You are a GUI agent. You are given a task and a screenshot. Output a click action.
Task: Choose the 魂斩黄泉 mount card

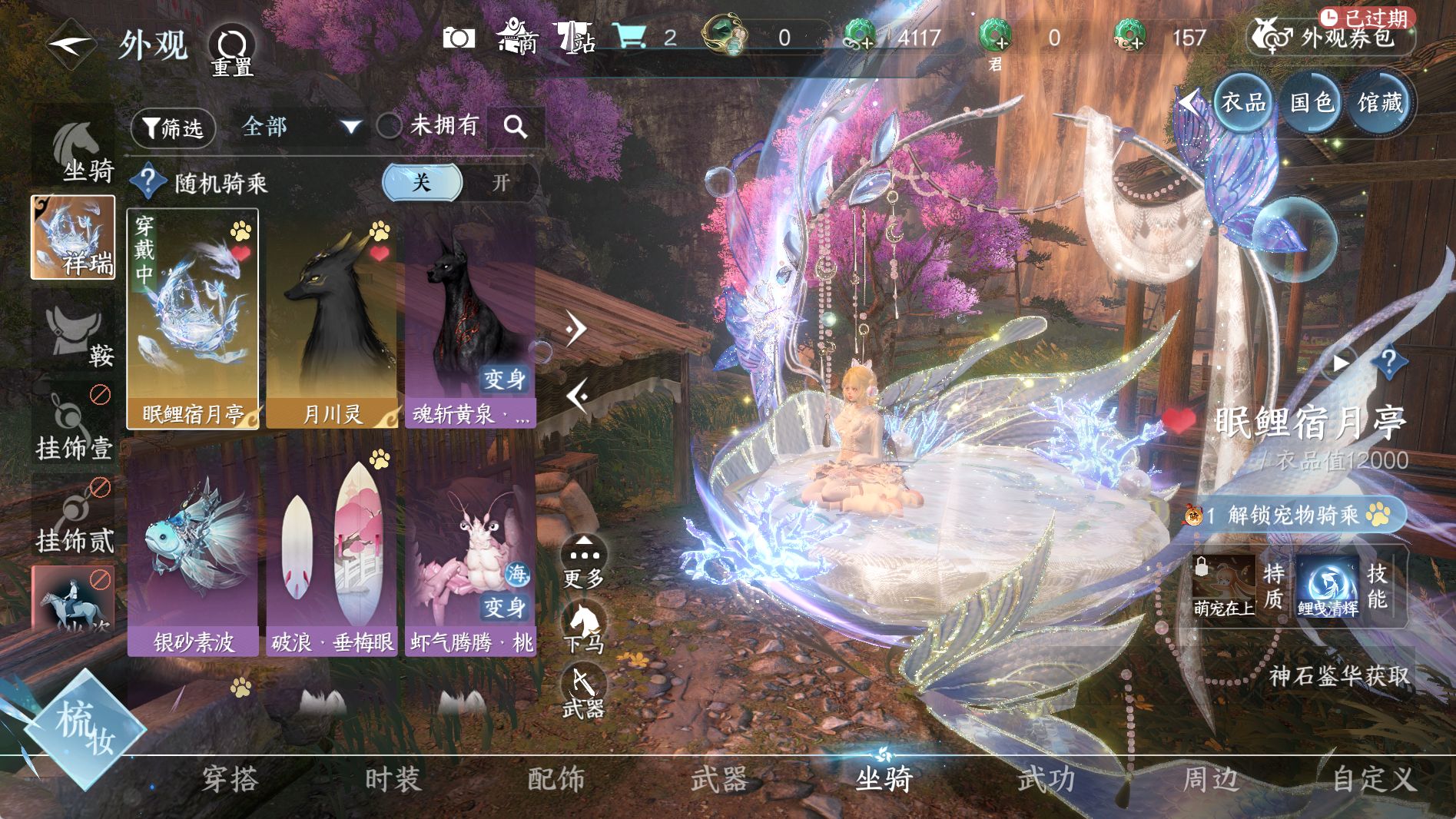470,319
